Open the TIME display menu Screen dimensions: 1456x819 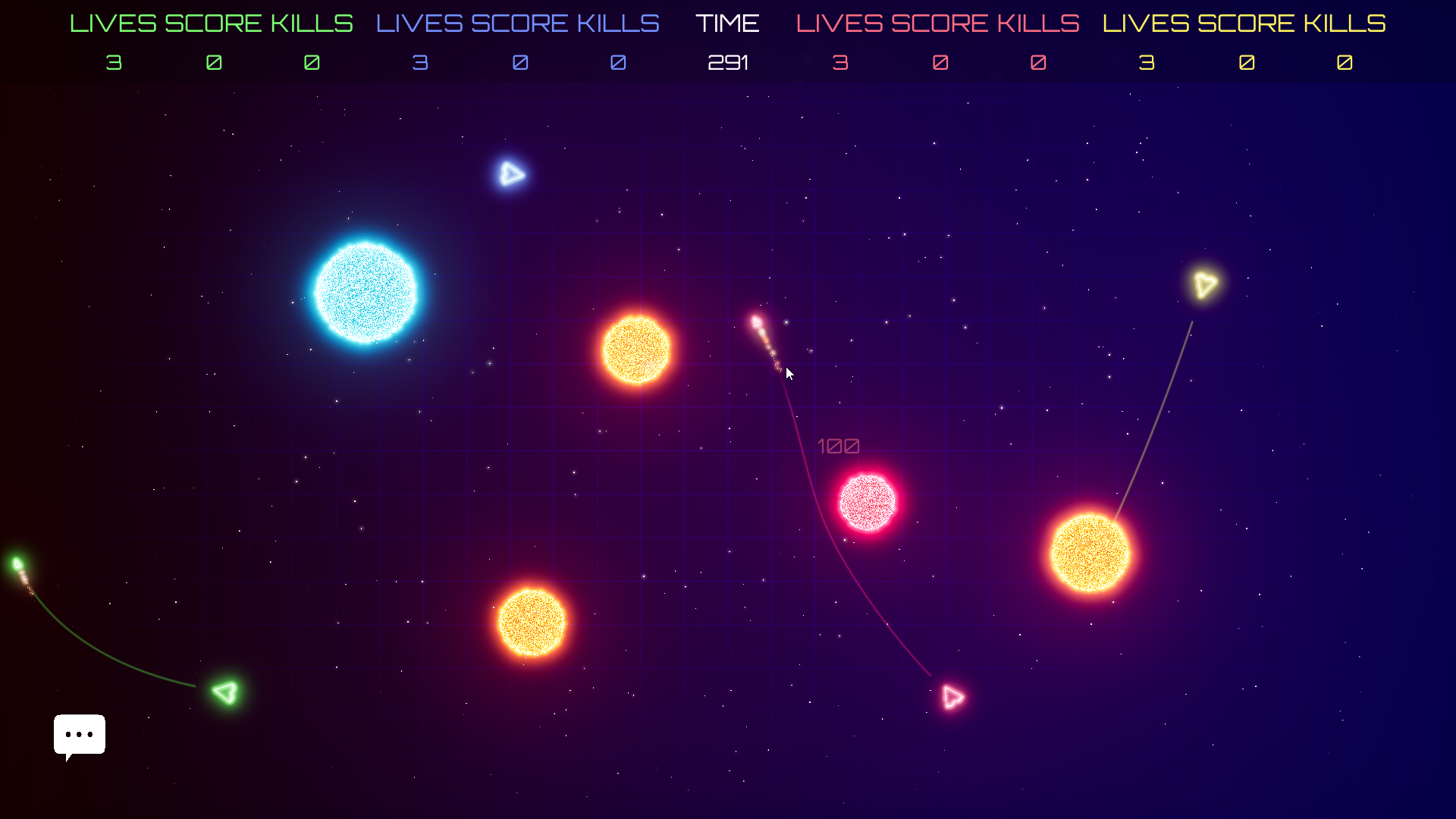pos(727,23)
